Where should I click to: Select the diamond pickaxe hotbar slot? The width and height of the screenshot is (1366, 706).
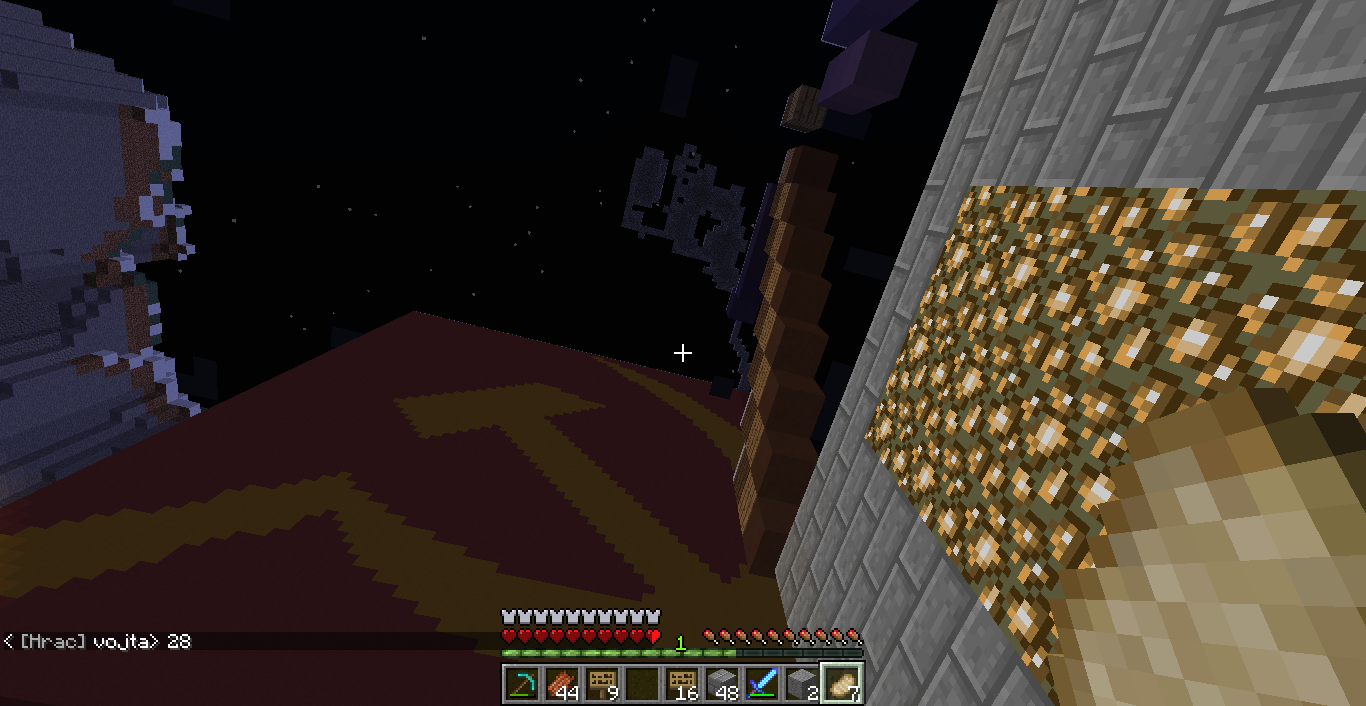(522, 684)
